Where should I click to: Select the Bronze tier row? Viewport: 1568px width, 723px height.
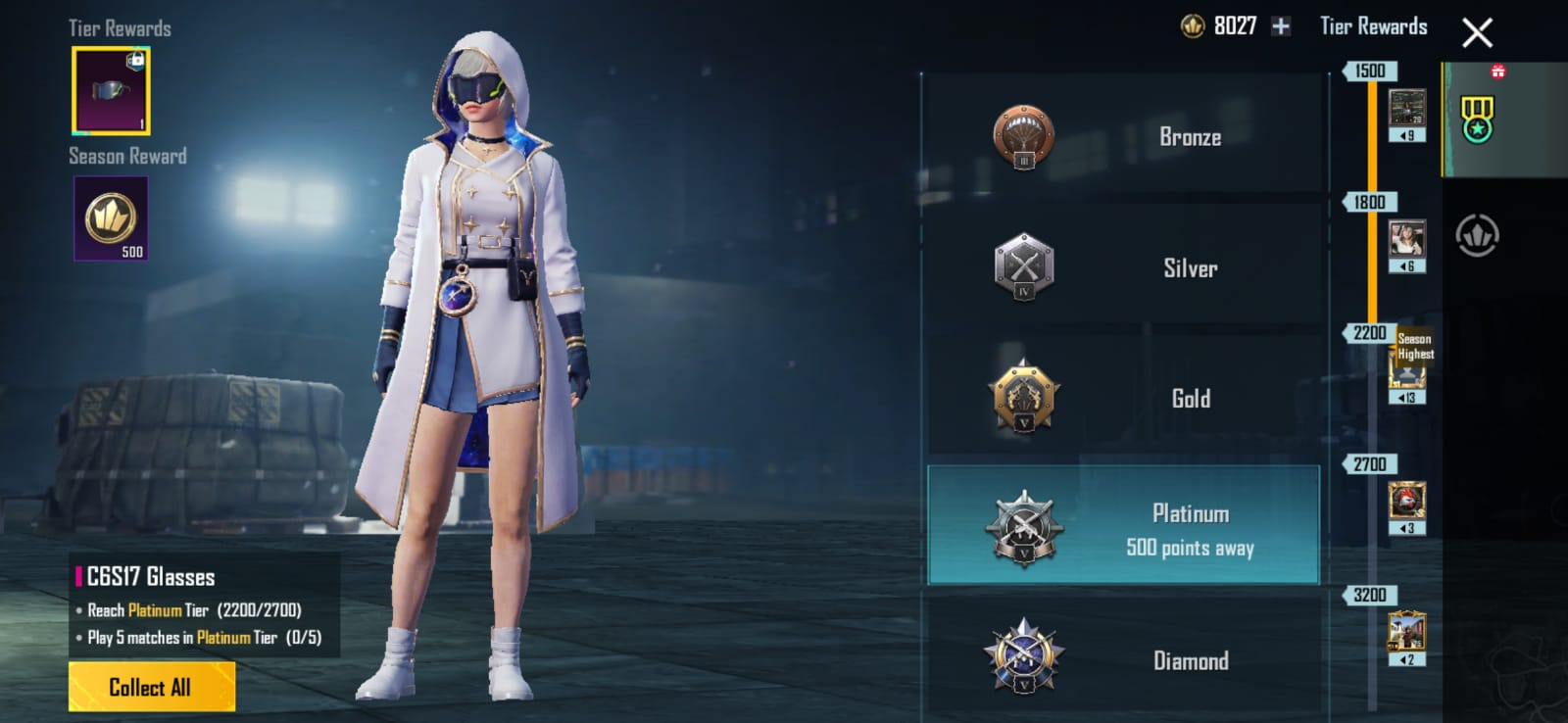coord(1123,136)
